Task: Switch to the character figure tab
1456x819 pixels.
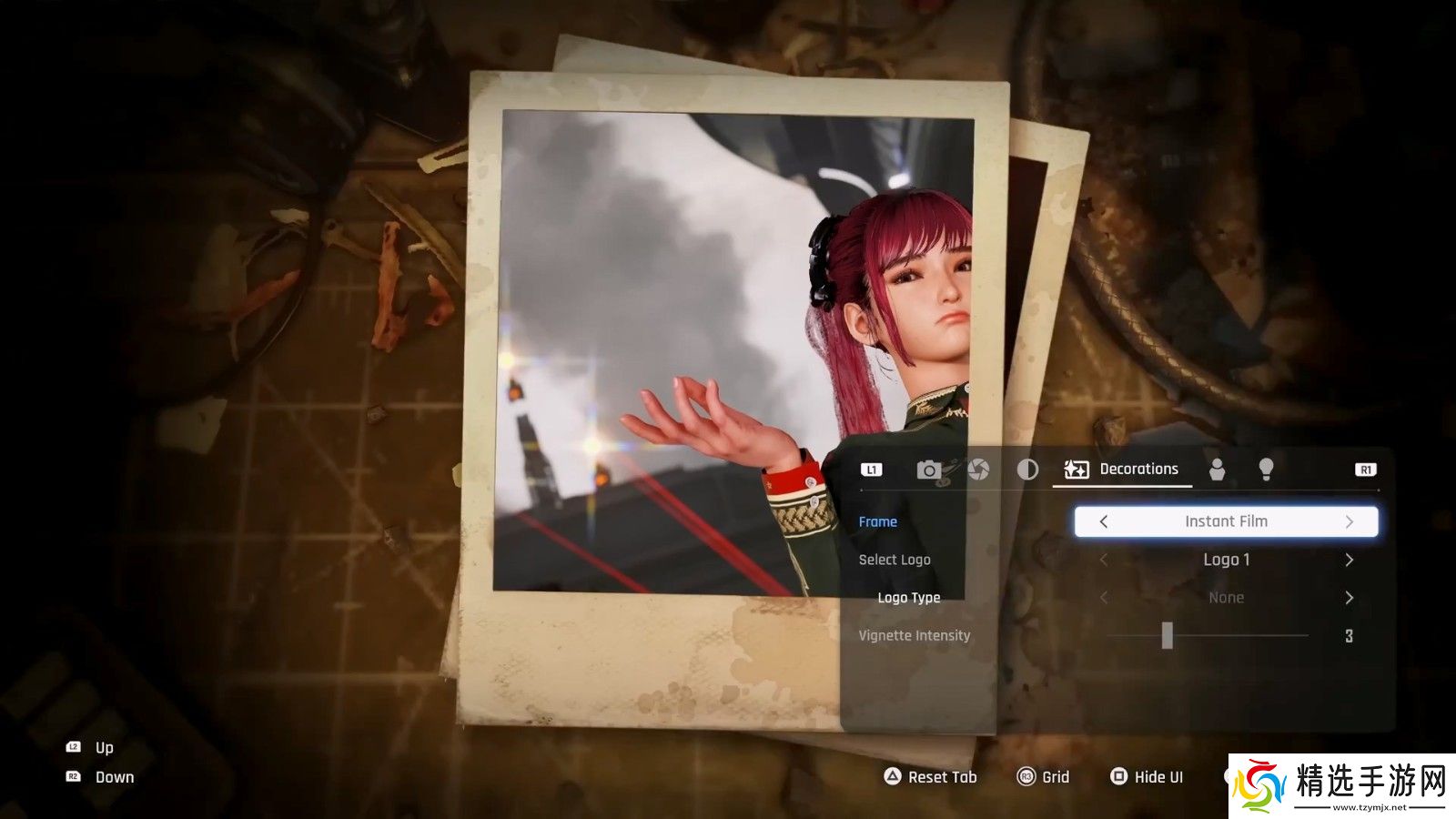Action: 1217,470
